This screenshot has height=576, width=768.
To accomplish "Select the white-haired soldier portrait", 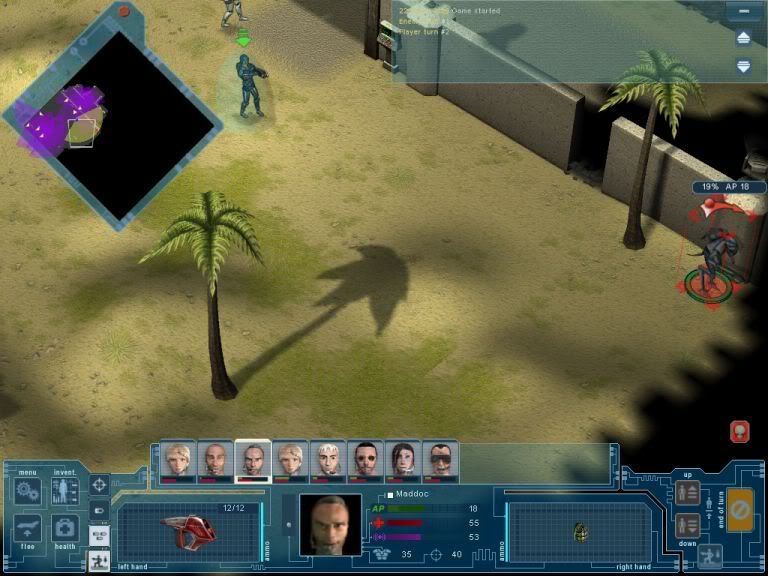I will click(328, 460).
